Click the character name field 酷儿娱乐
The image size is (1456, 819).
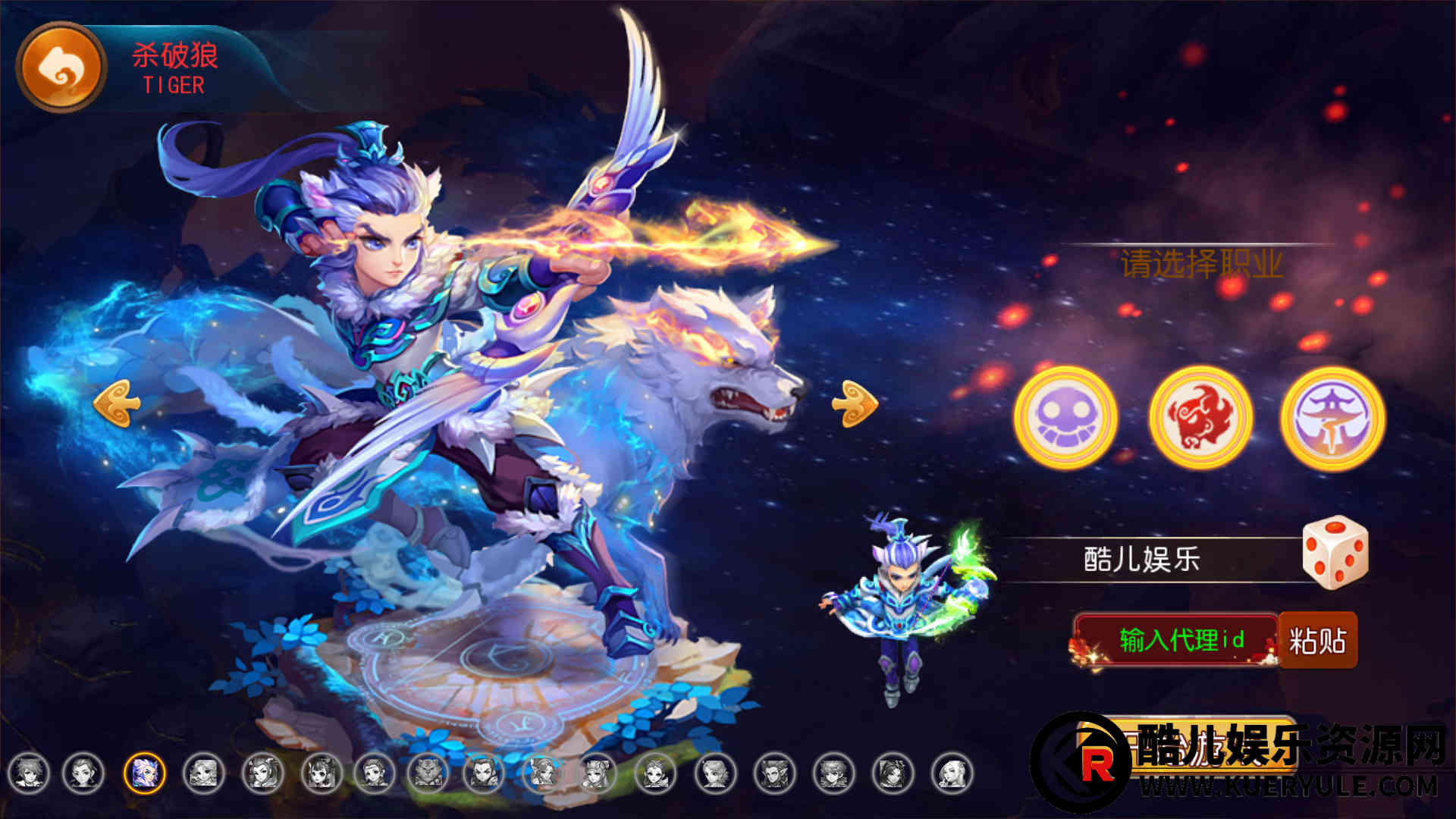[1142, 560]
